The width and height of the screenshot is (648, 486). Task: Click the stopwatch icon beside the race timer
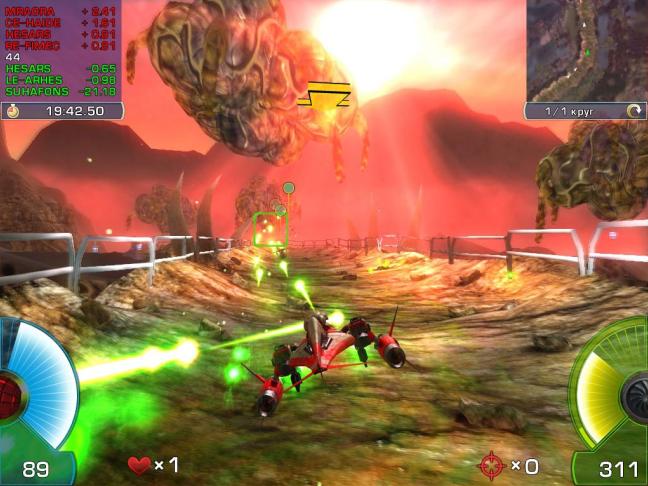click(13, 111)
